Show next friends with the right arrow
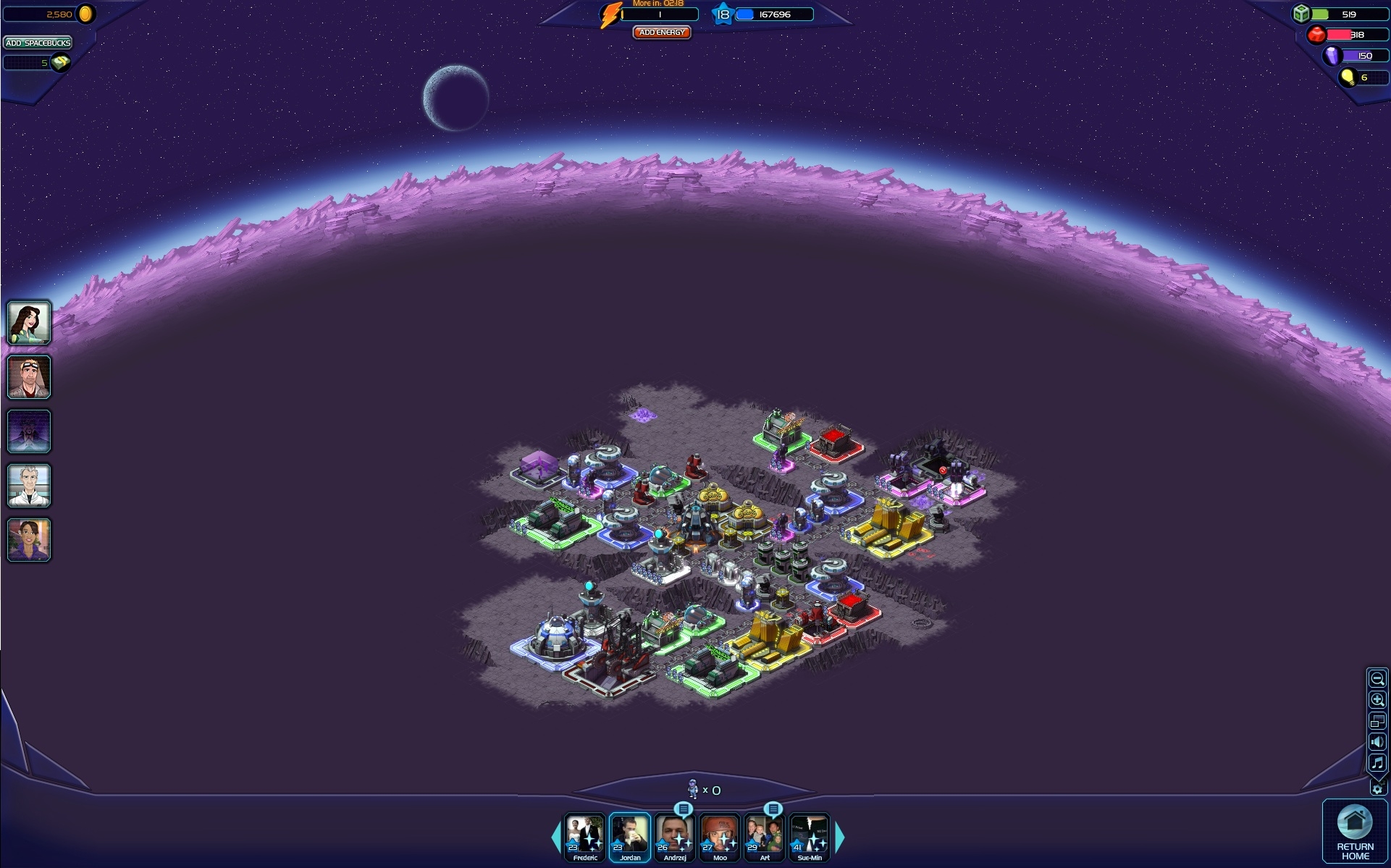This screenshot has height=868, width=1391. pyautogui.click(x=840, y=838)
